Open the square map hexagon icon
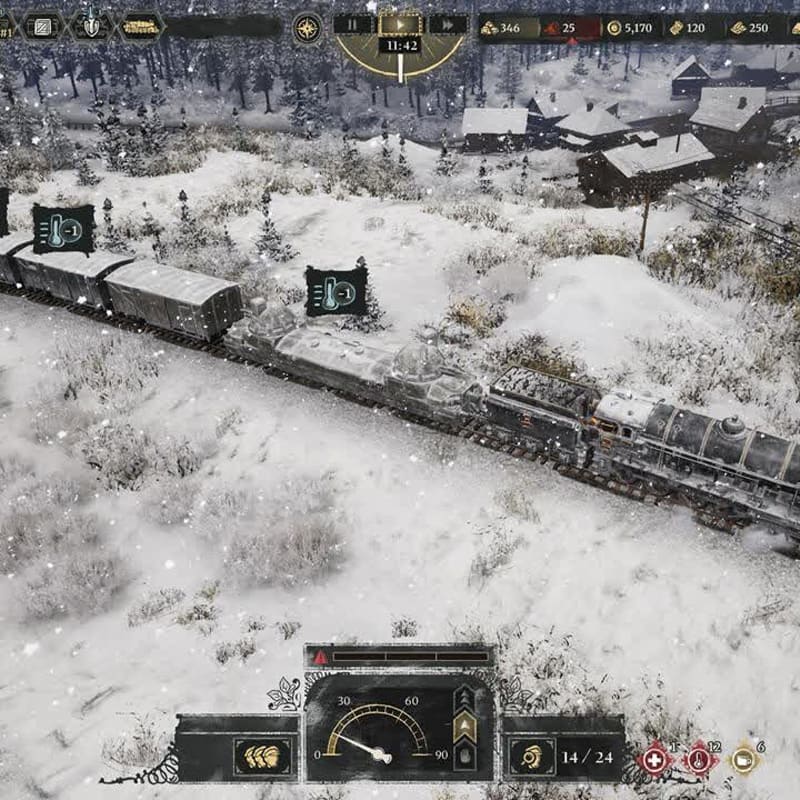 click(43, 26)
